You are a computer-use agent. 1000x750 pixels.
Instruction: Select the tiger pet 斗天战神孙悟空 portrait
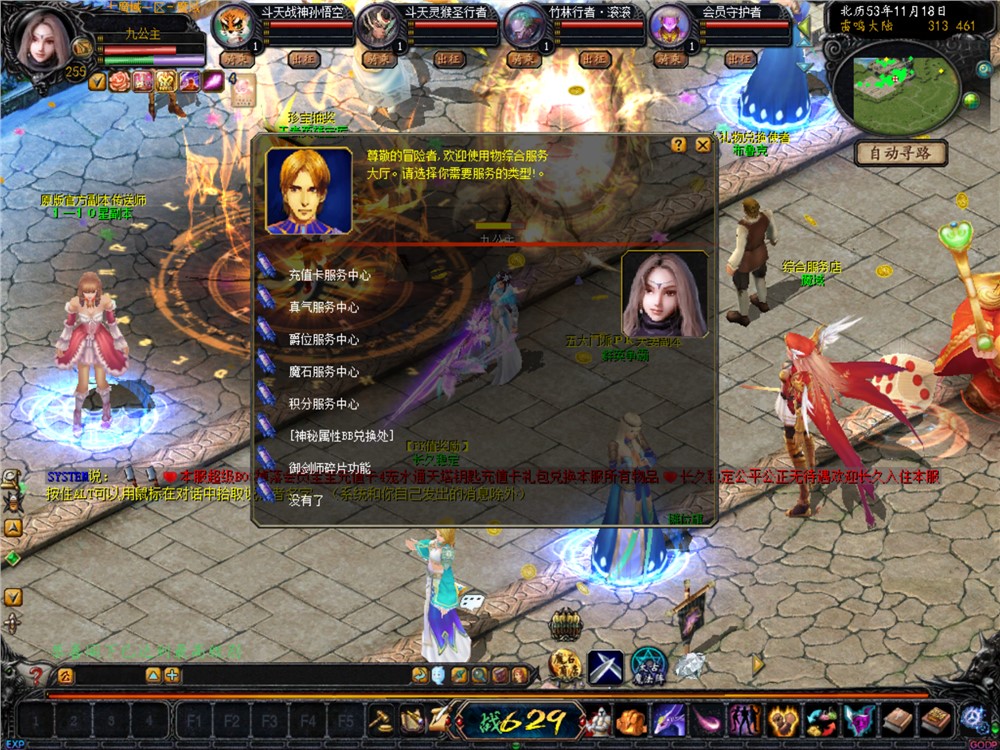coord(234,28)
